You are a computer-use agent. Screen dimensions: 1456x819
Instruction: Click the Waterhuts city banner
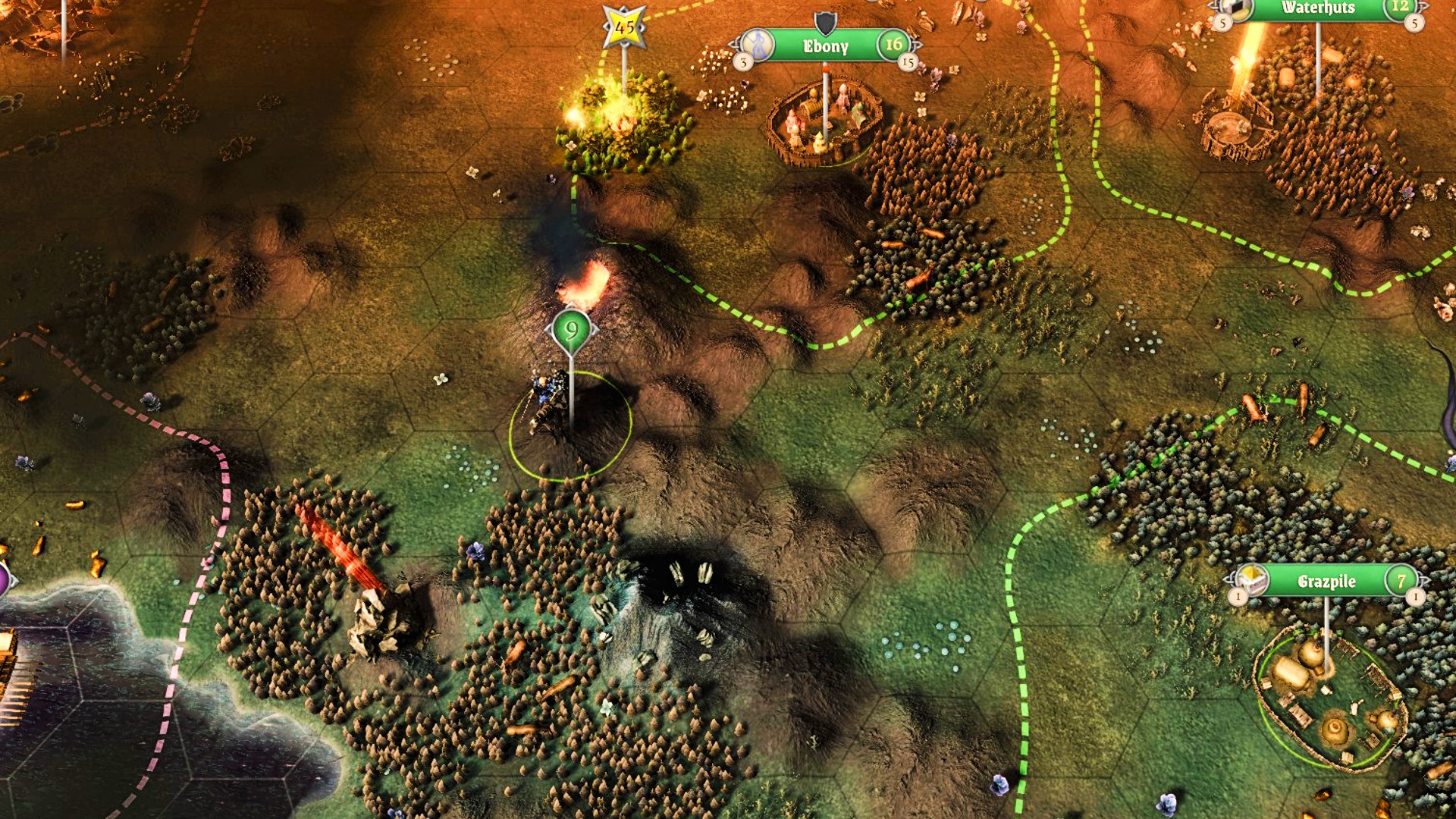click(1317, 8)
